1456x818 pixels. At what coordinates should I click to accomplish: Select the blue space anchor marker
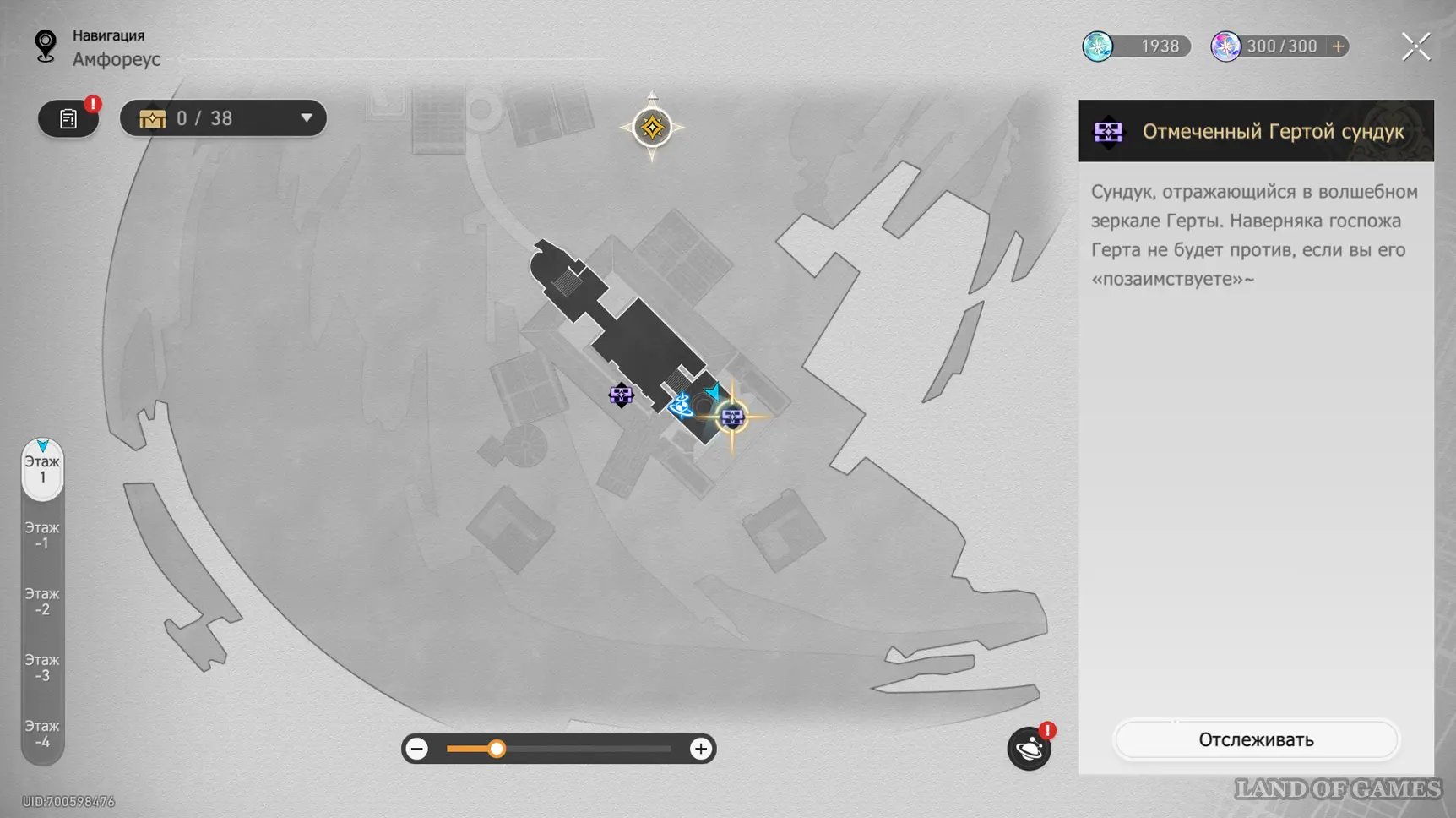[681, 407]
